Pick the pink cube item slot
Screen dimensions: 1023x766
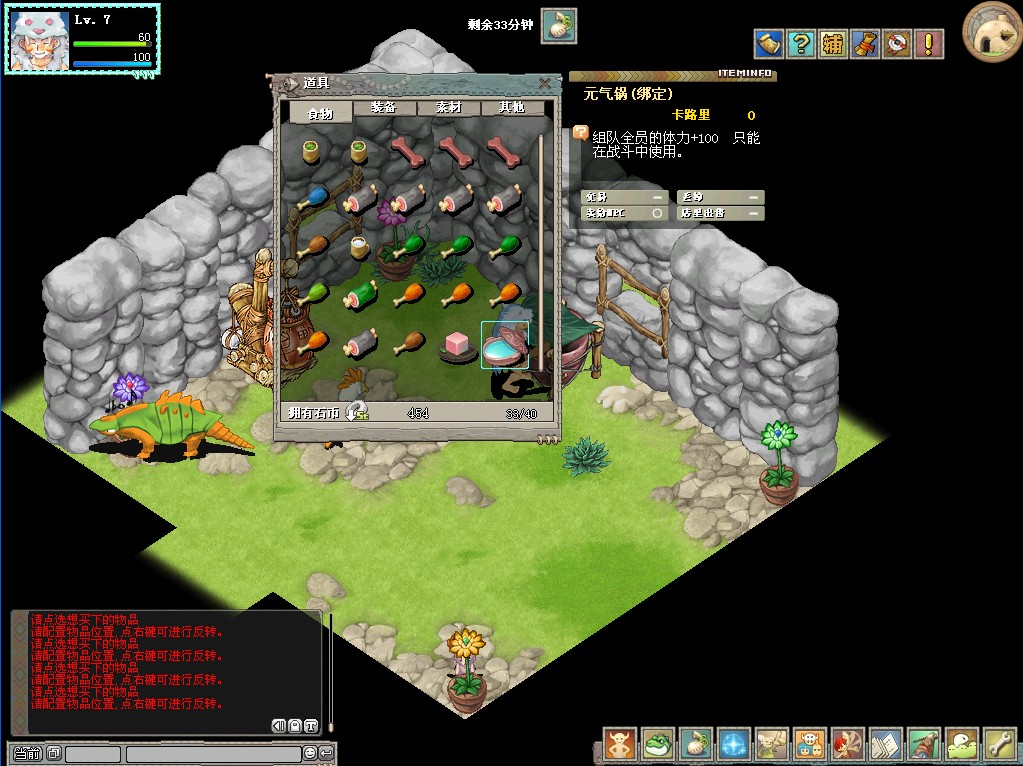click(457, 345)
